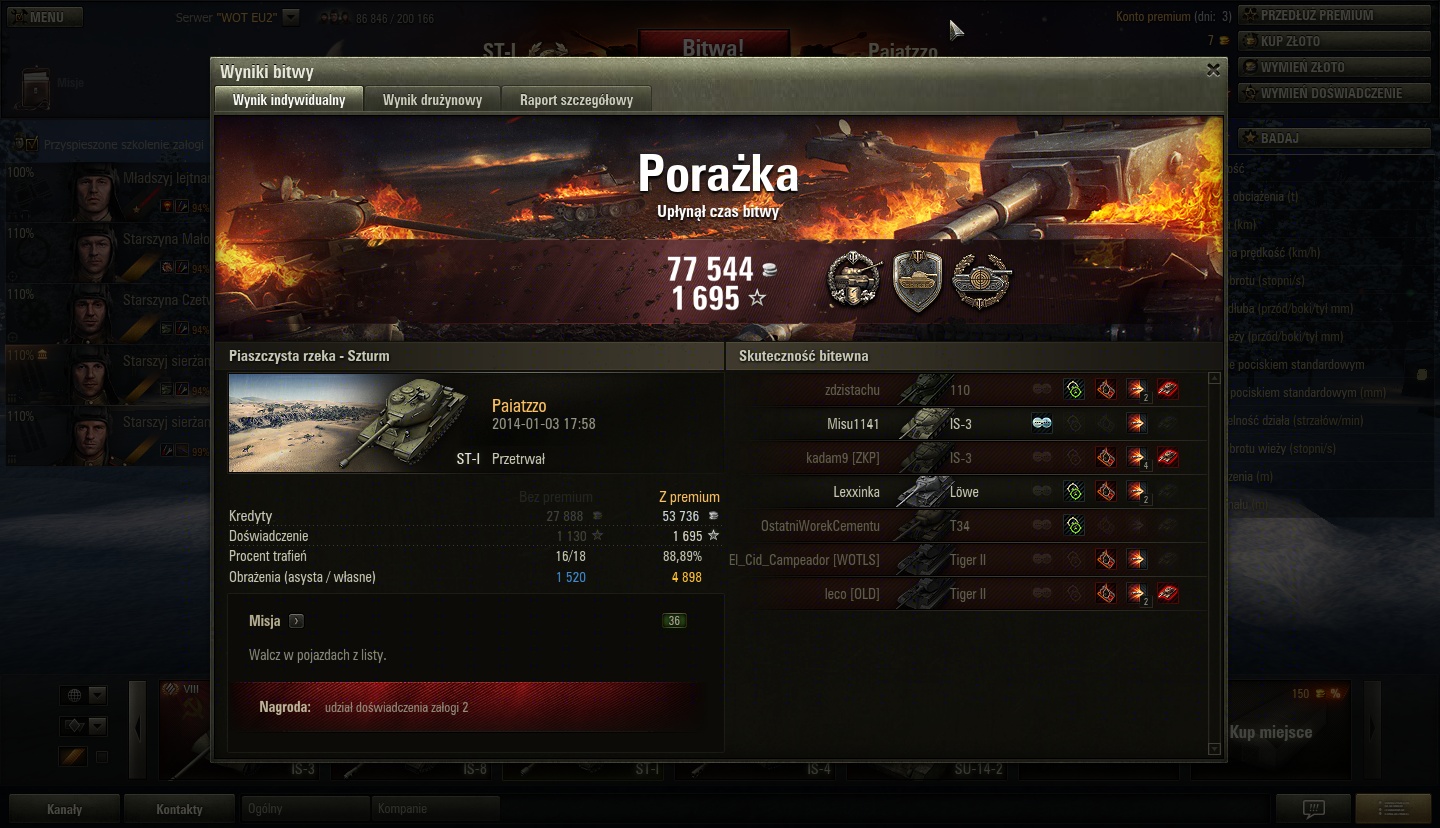Open the MENU button

(x=46, y=17)
